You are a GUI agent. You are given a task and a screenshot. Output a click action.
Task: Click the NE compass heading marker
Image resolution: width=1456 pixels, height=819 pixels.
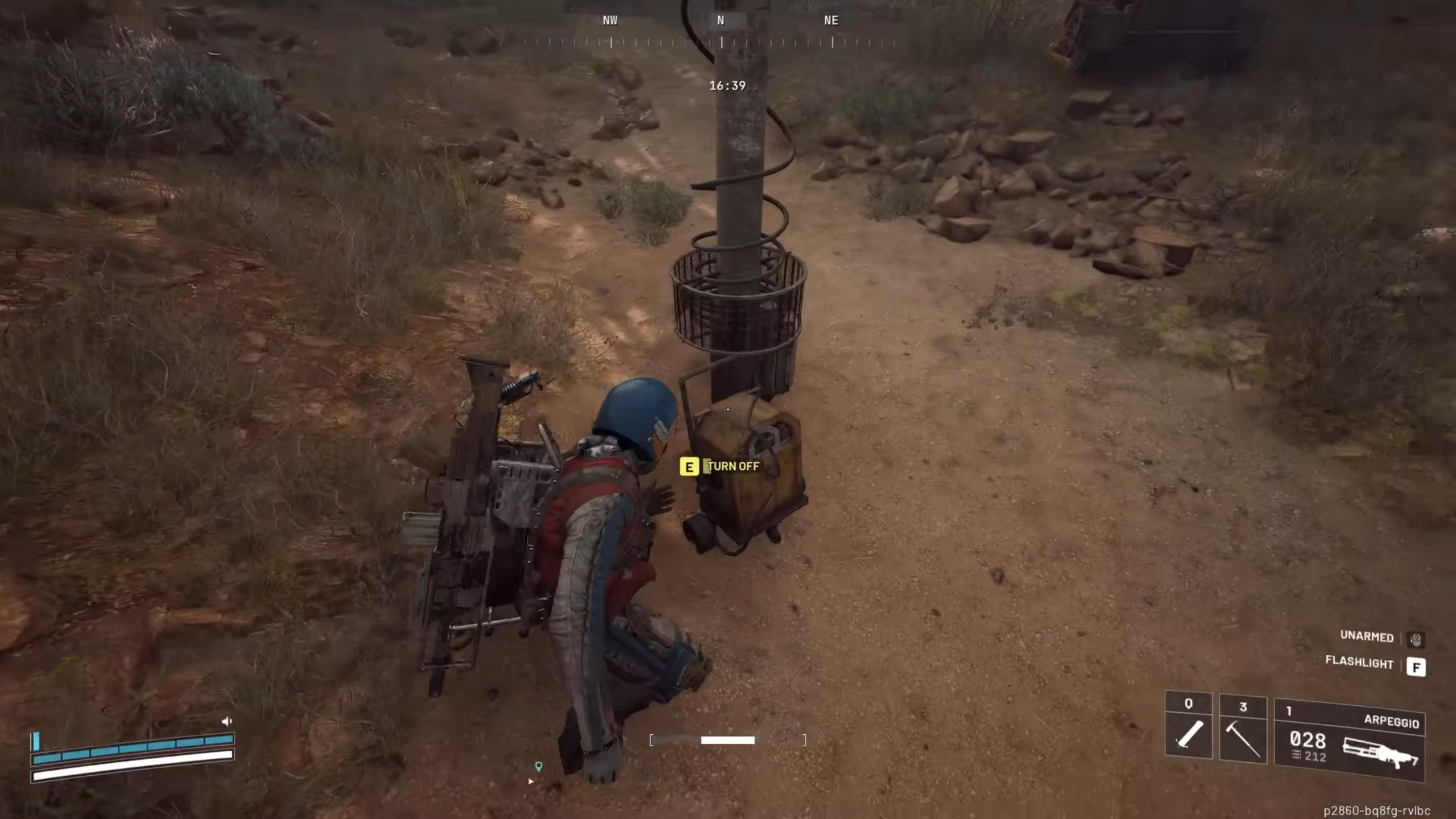830,20
